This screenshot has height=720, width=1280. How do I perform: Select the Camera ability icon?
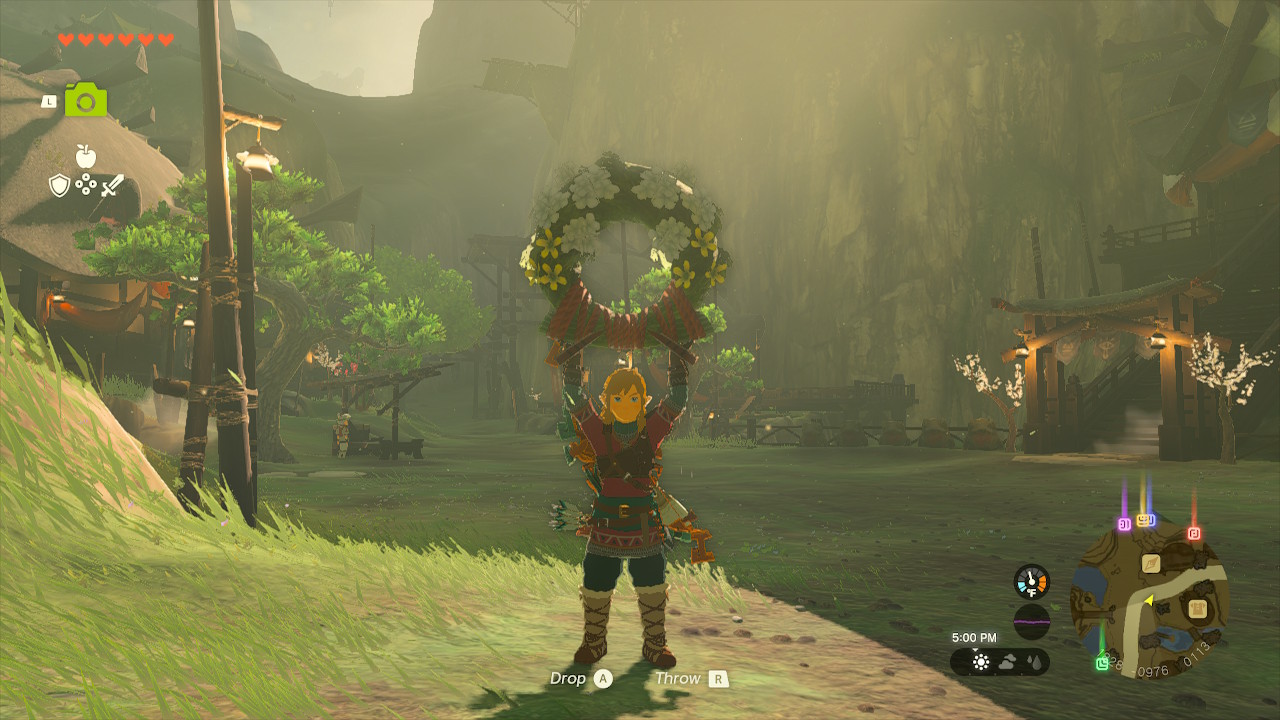click(86, 100)
